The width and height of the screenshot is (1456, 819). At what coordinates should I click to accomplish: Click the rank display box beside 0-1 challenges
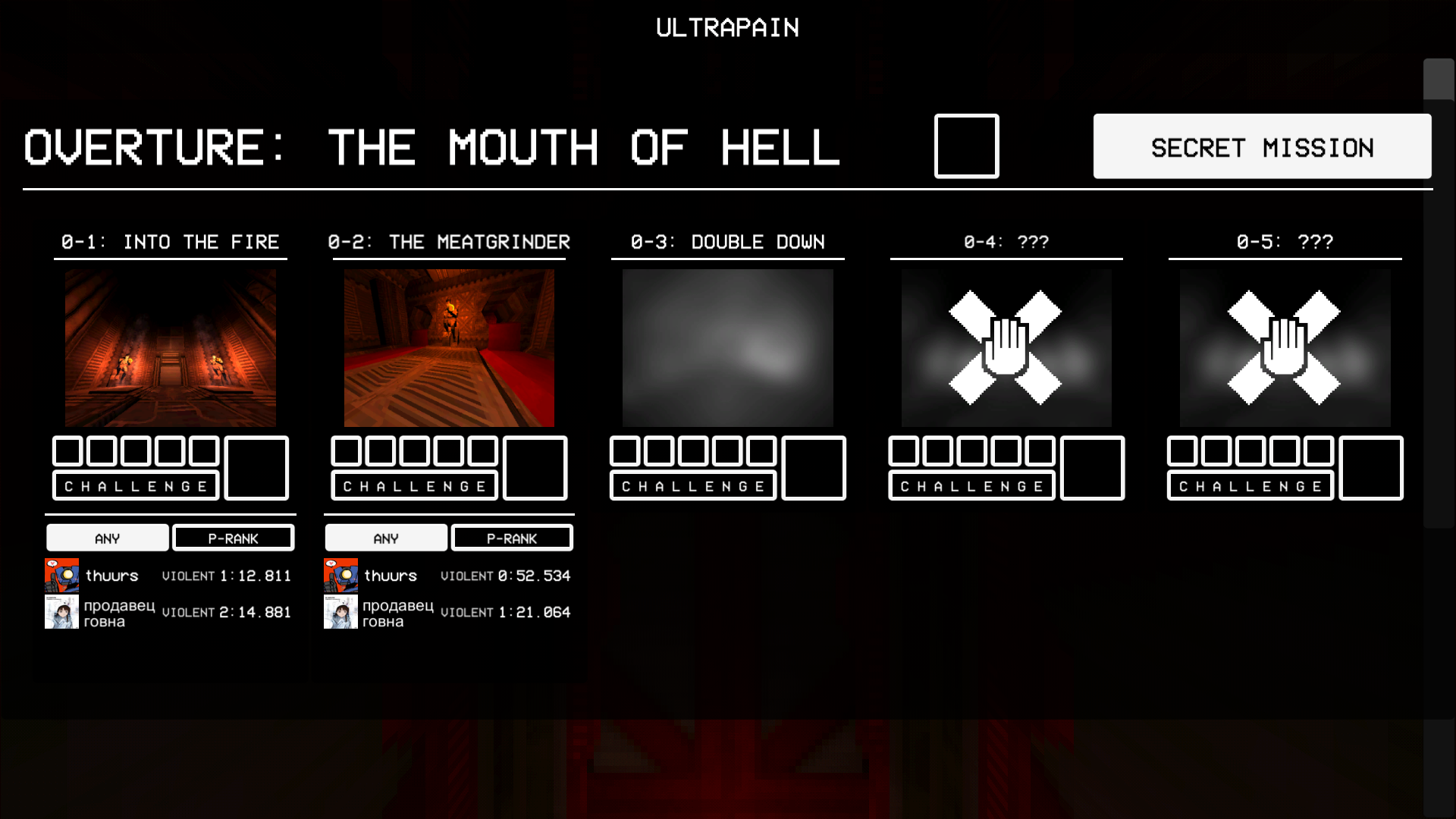coord(256,468)
